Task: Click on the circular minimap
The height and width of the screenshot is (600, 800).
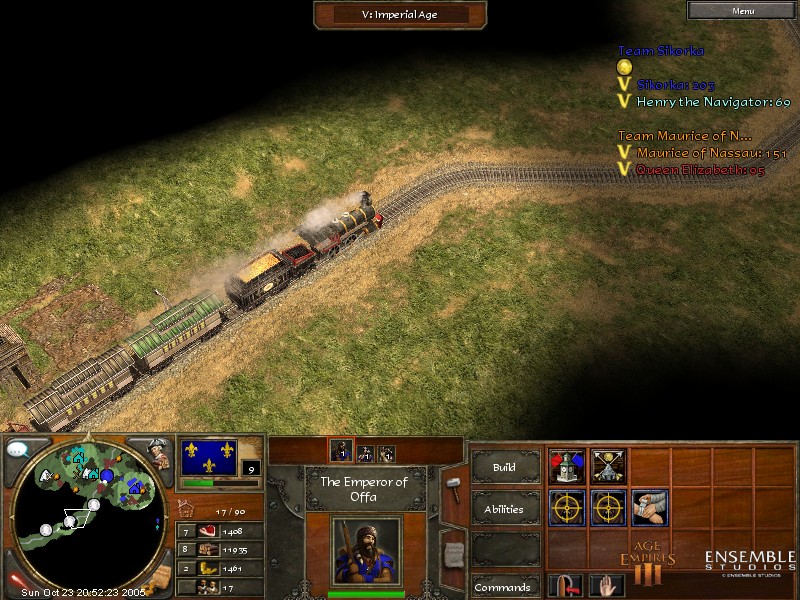Action: [x=90, y=510]
